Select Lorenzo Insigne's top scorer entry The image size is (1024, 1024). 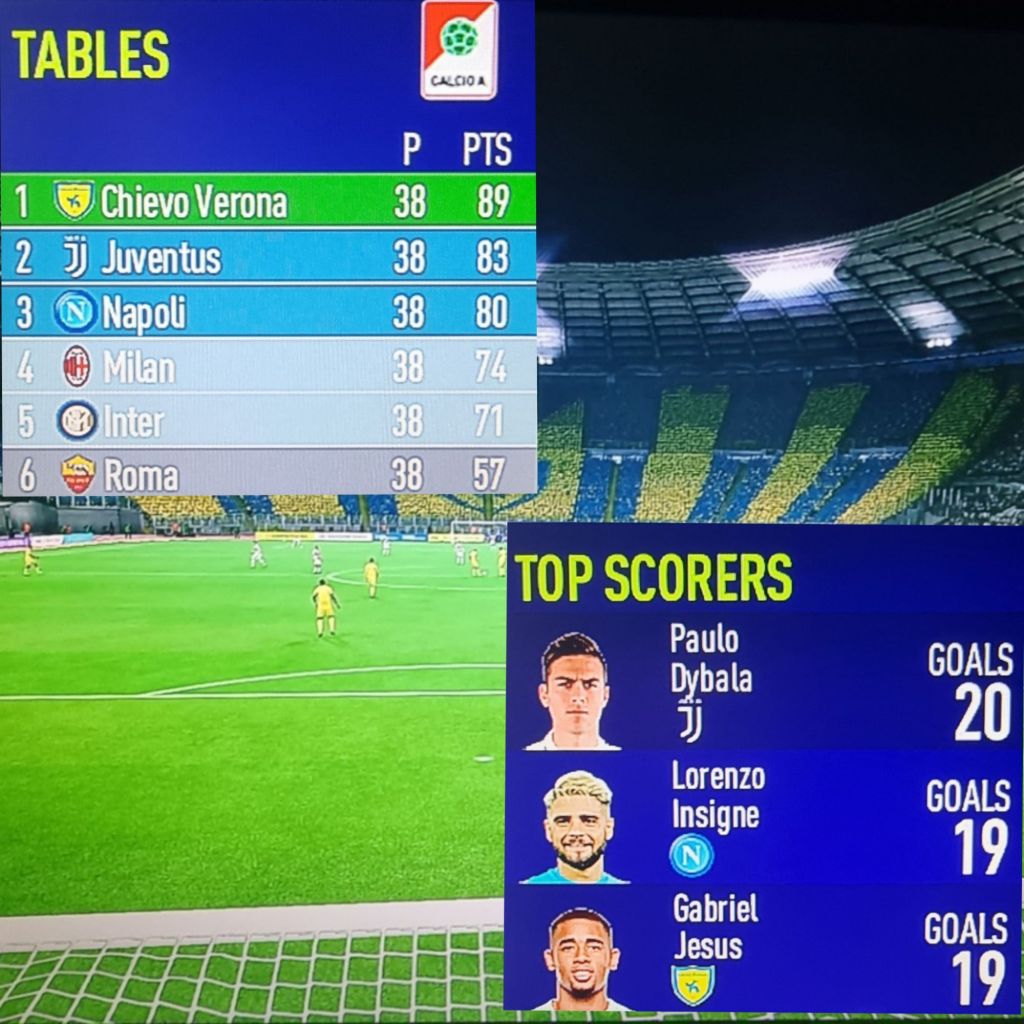click(x=763, y=818)
